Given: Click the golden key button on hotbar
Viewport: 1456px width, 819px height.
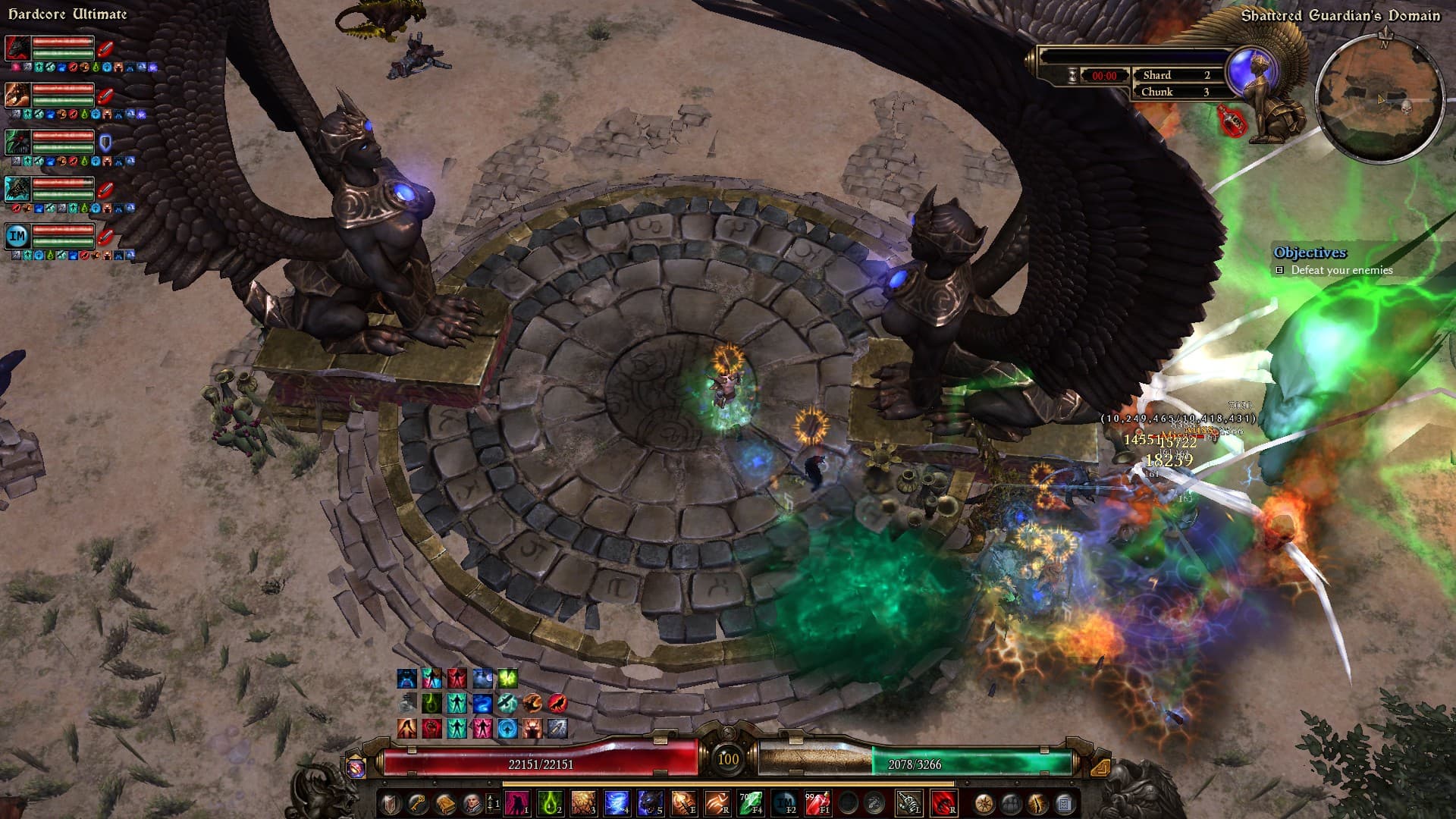Looking at the screenshot, I should tap(418, 803).
